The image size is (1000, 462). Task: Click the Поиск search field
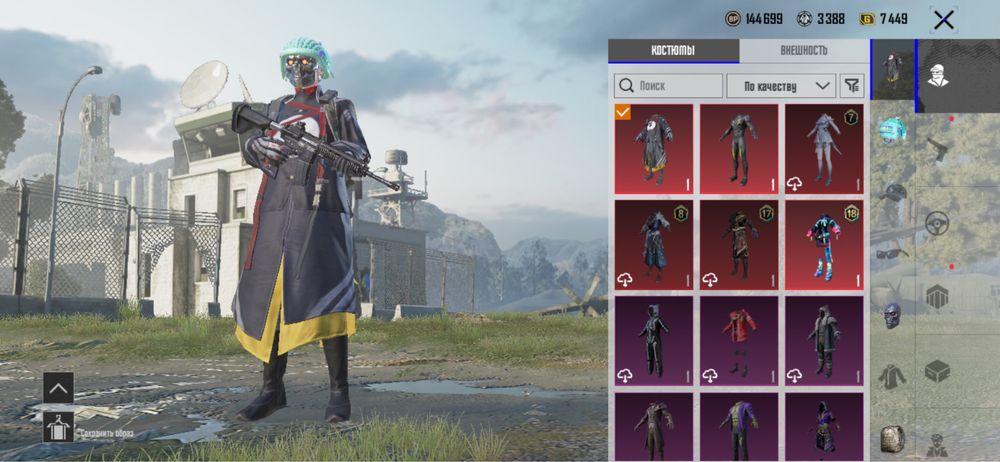click(x=668, y=86)
